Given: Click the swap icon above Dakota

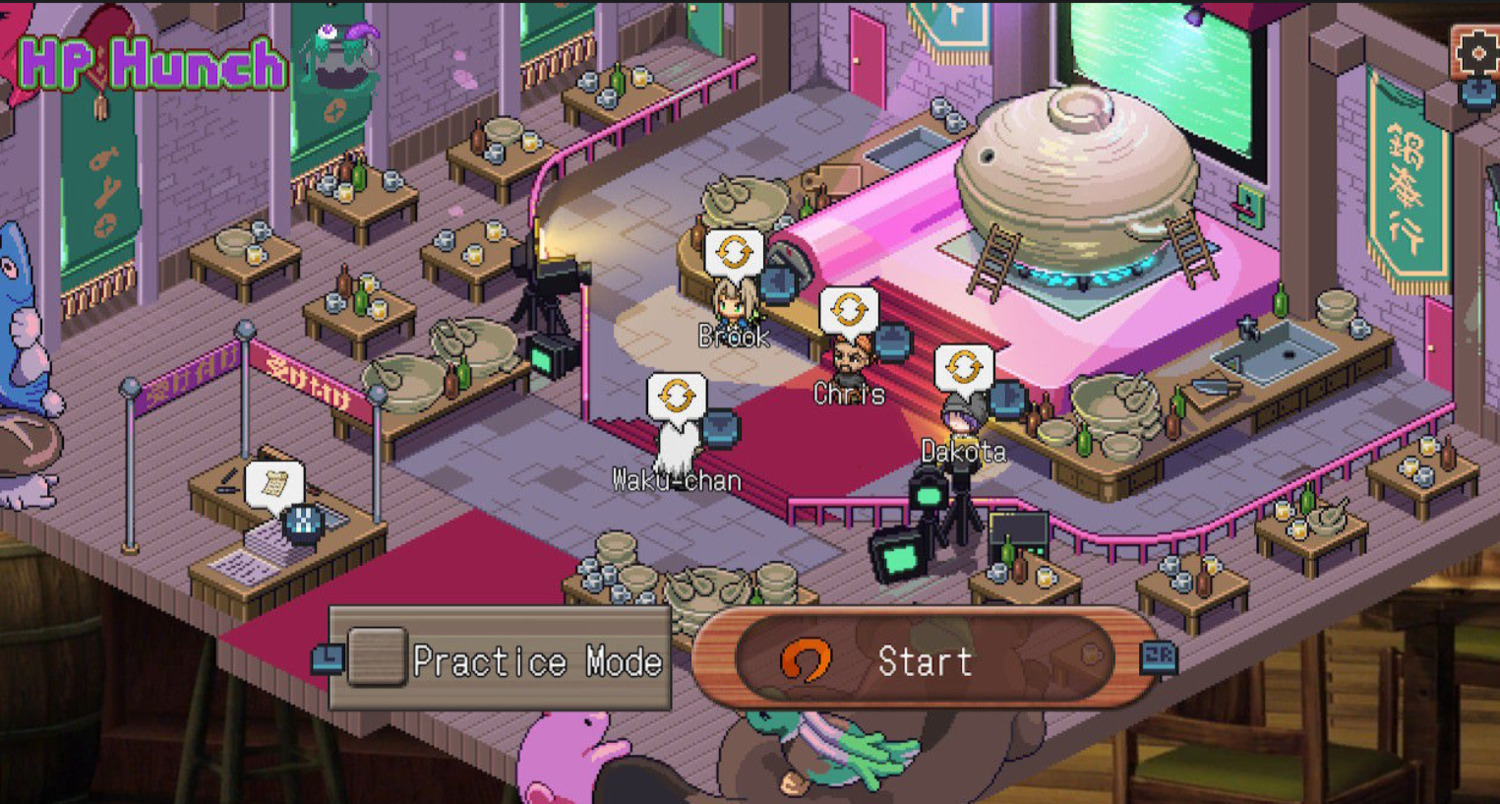Looking at the screenshot, I should pyautogui.click(x=964, y=368).
